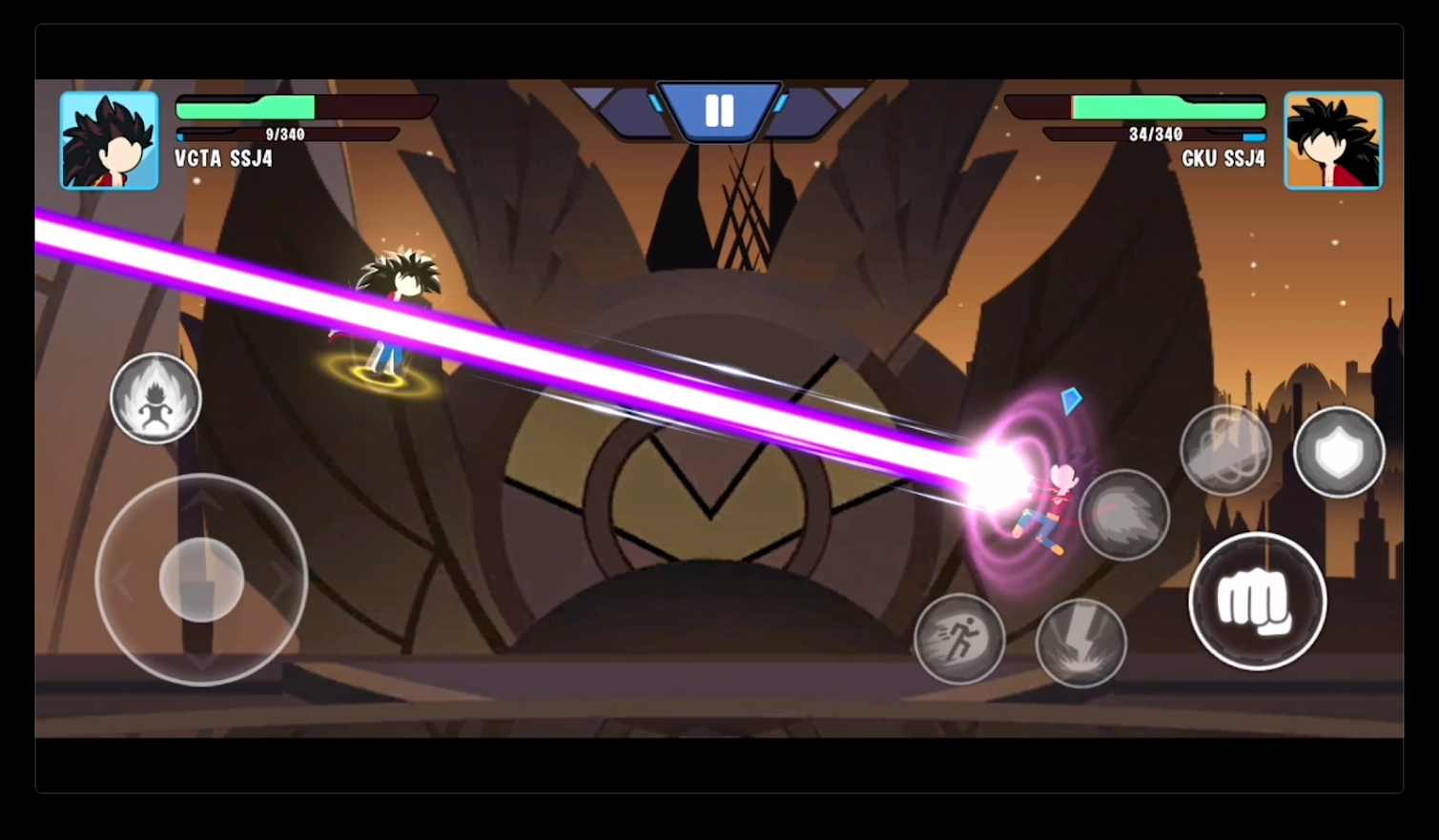Activate the Saiyan transformation icon

click(x=155, y=399)
